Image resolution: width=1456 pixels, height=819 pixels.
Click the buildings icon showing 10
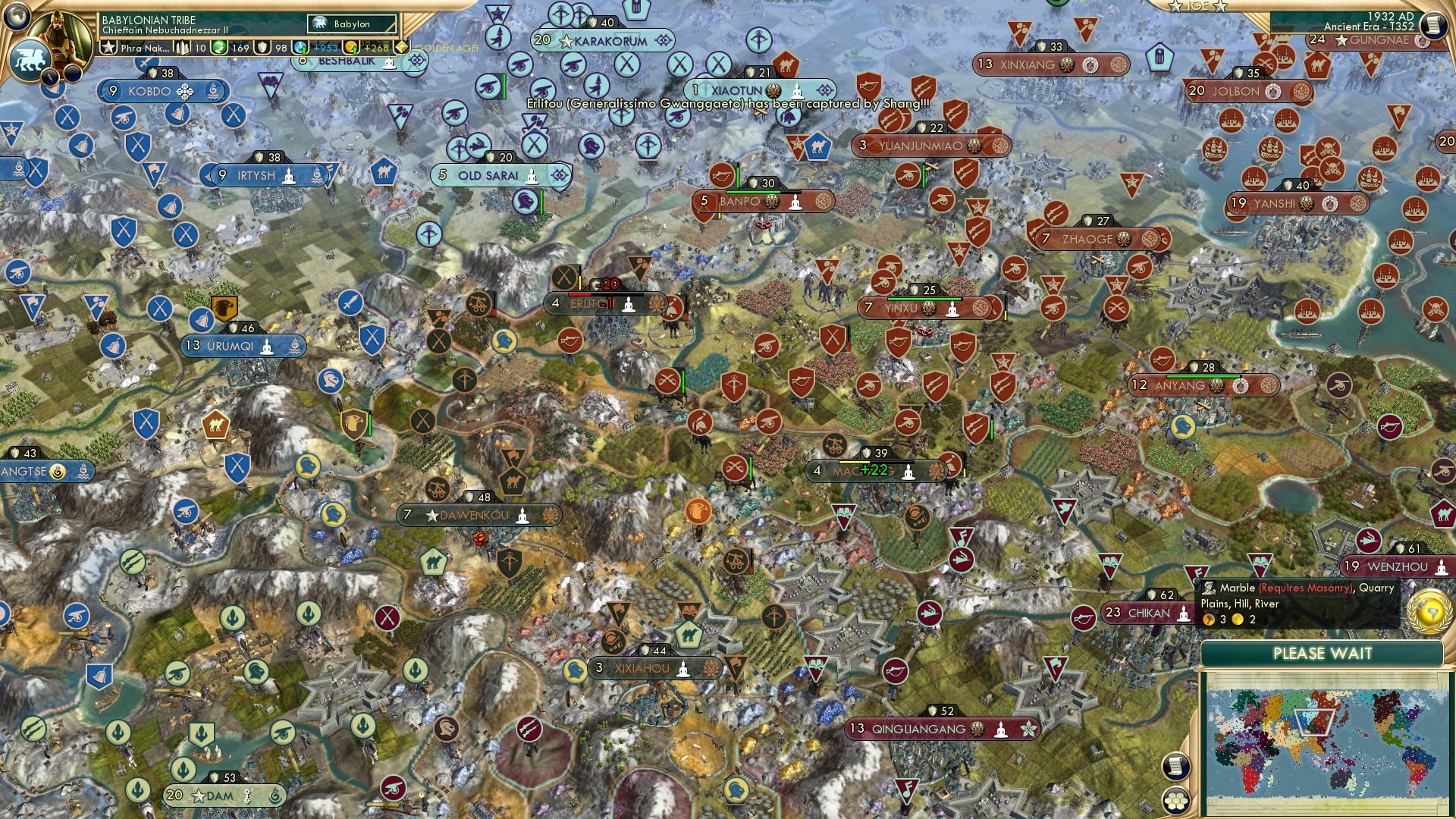184,47
